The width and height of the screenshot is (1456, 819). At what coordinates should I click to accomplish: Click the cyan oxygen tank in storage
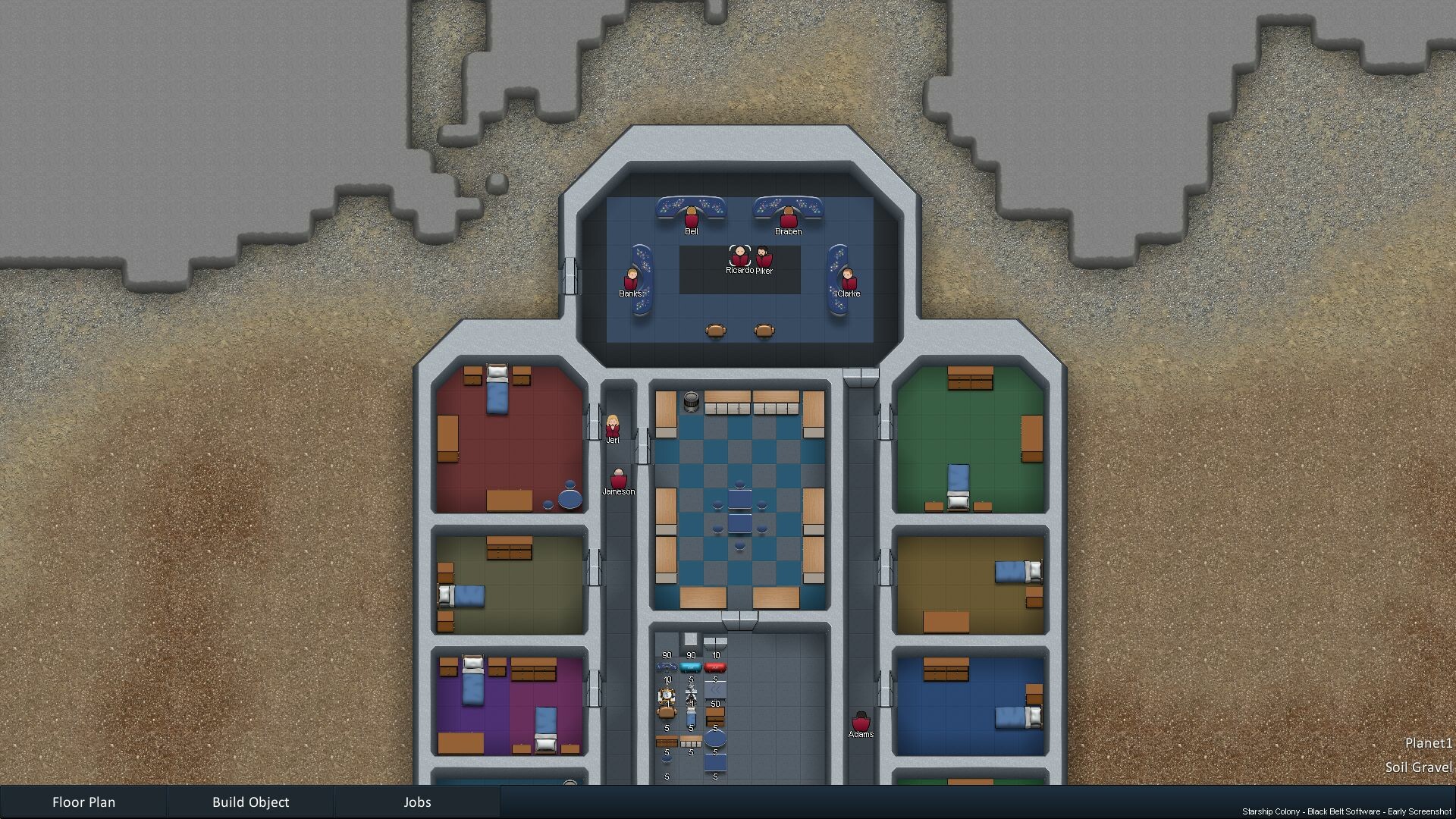(x=691, y=667)
